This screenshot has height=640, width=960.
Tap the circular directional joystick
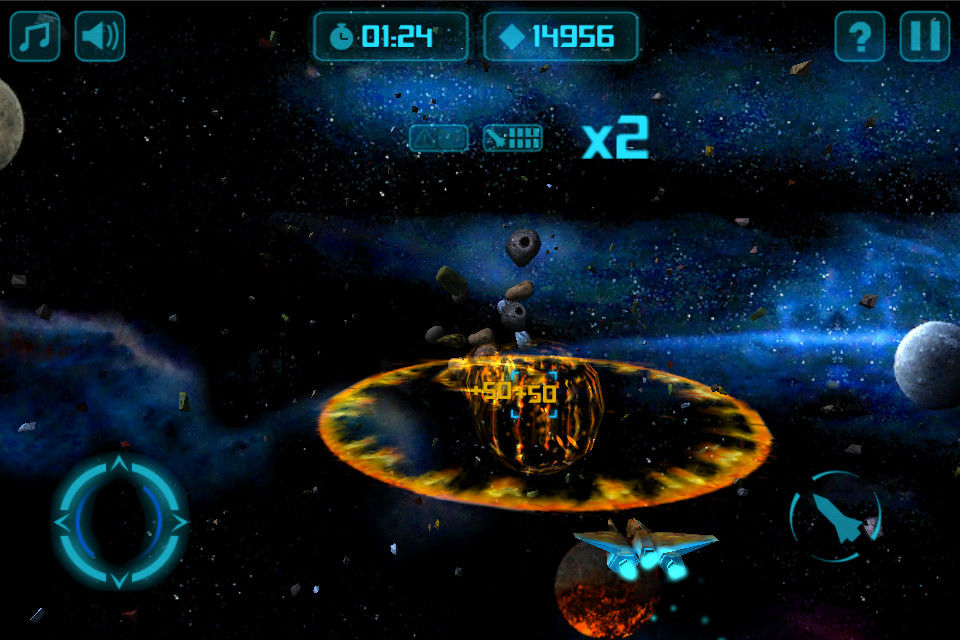[120, 521]
